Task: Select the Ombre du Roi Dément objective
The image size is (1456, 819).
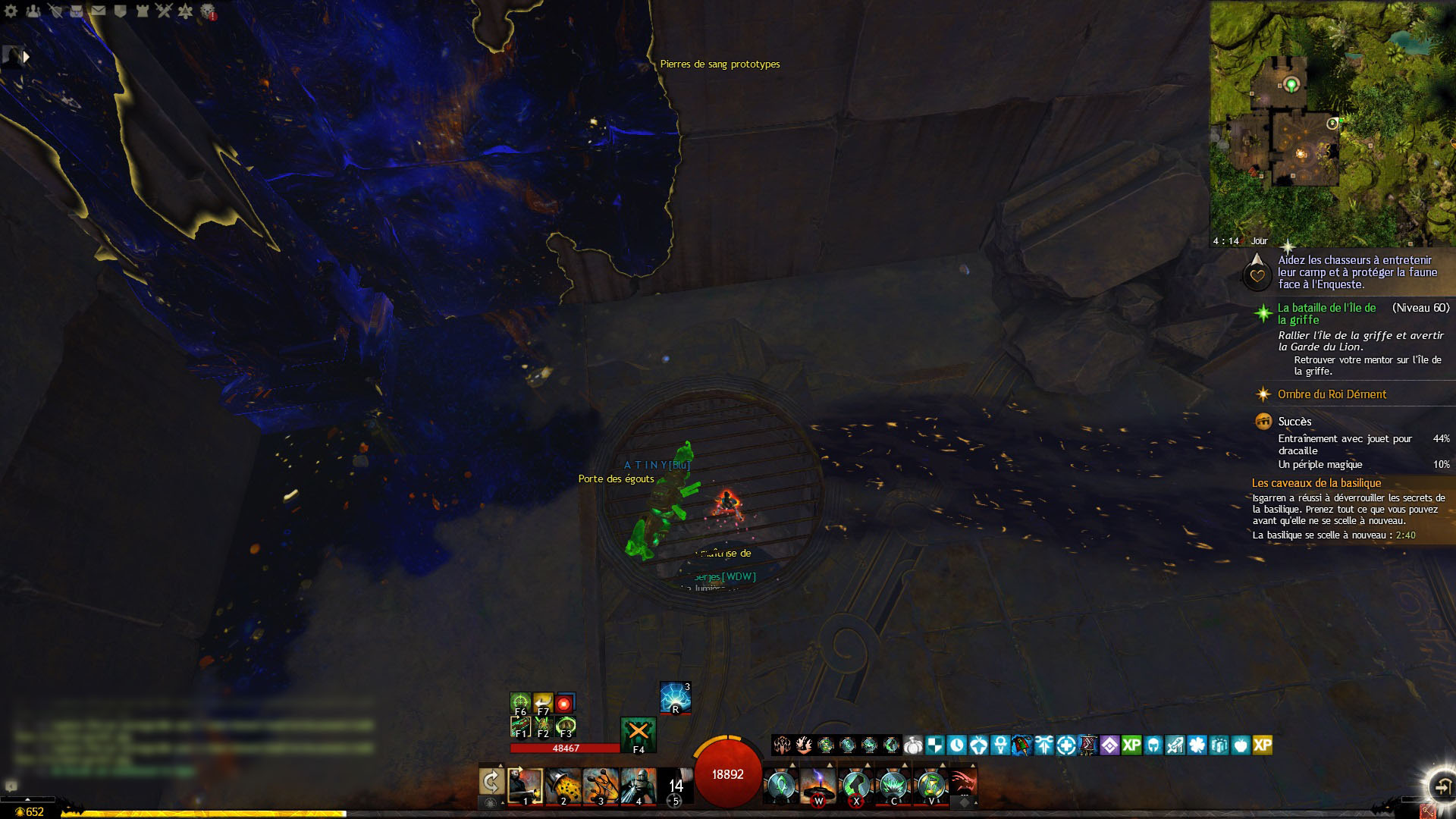Action: (1332, 394)
